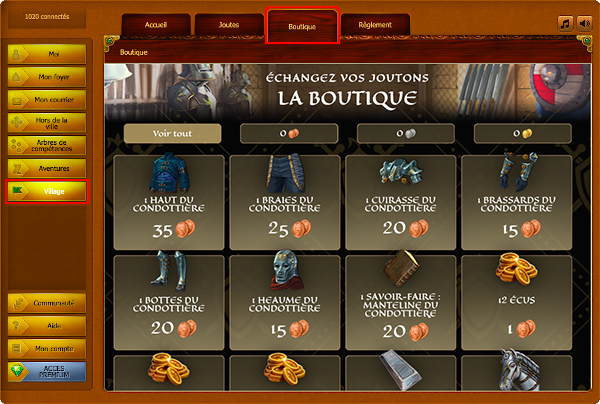Show the Aide help page
The width and height of the screenshot is (600, 404).
pyautogui.click(x=46, y=326)
